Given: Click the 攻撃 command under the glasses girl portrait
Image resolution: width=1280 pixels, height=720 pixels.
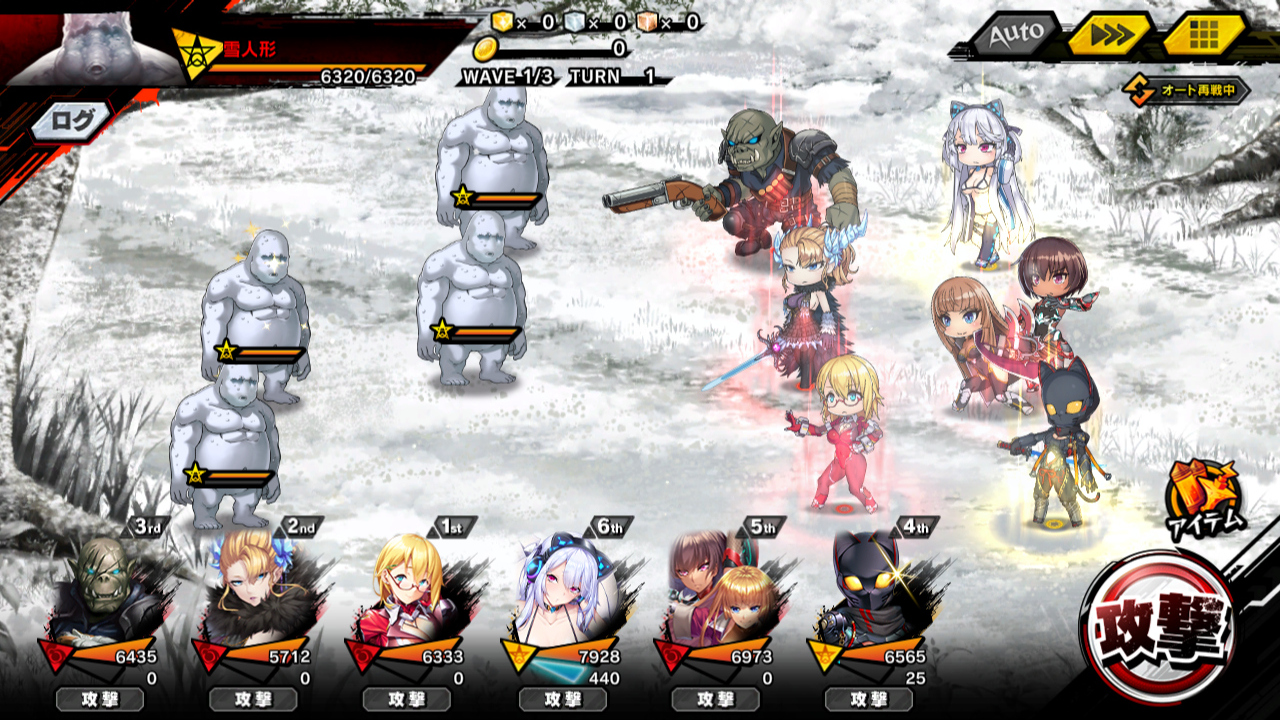Looking at the screenshot, I should [x=406, y=699].
